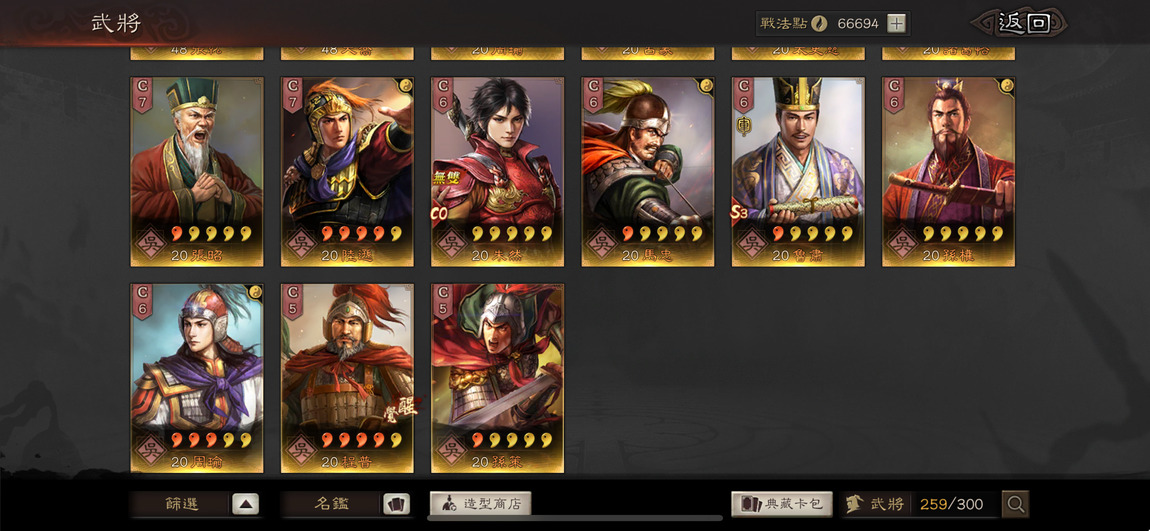
Task: Select the 周瑜 general card
Action: [197, 377]
